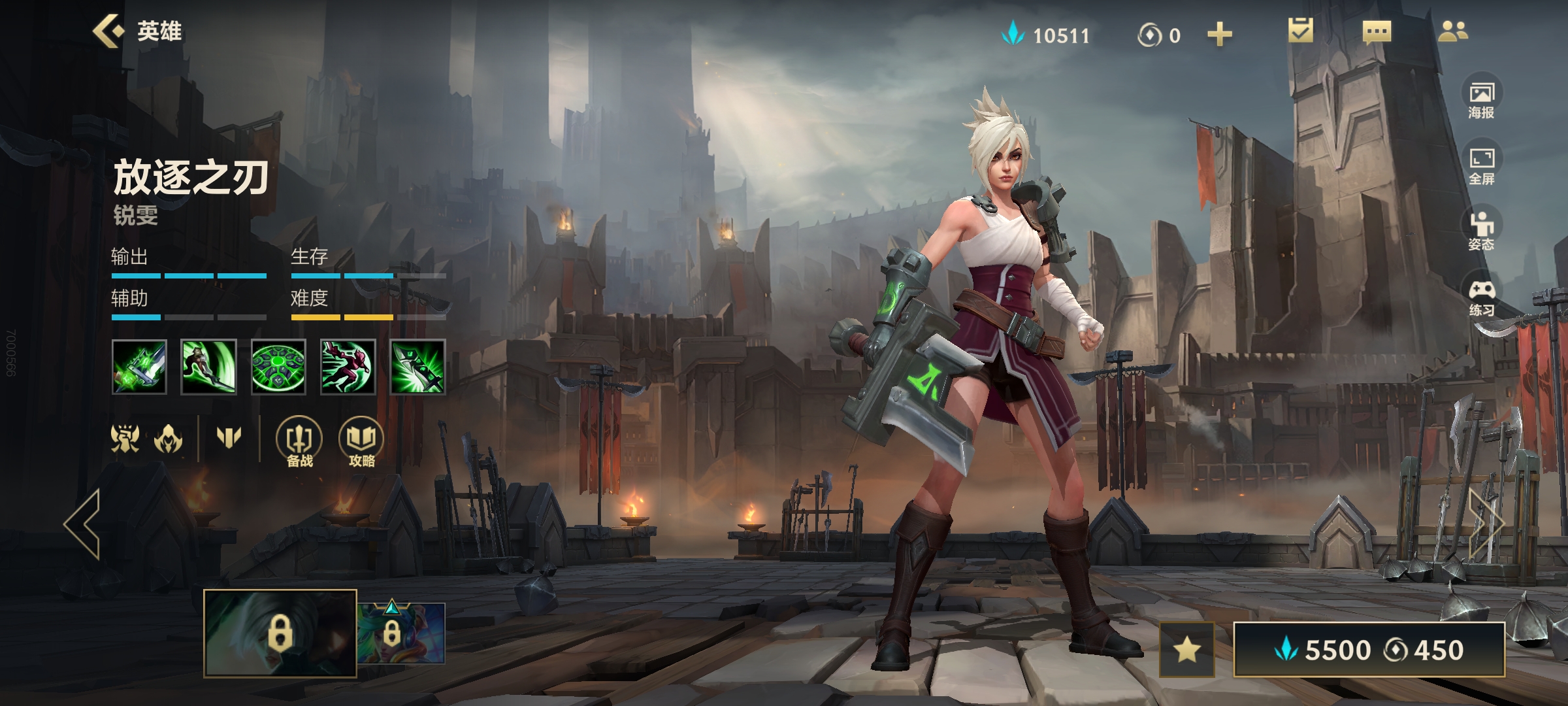Add more currency with the plus button
Viewport: 1568px width, 706px height.
tap(1219, 34)
